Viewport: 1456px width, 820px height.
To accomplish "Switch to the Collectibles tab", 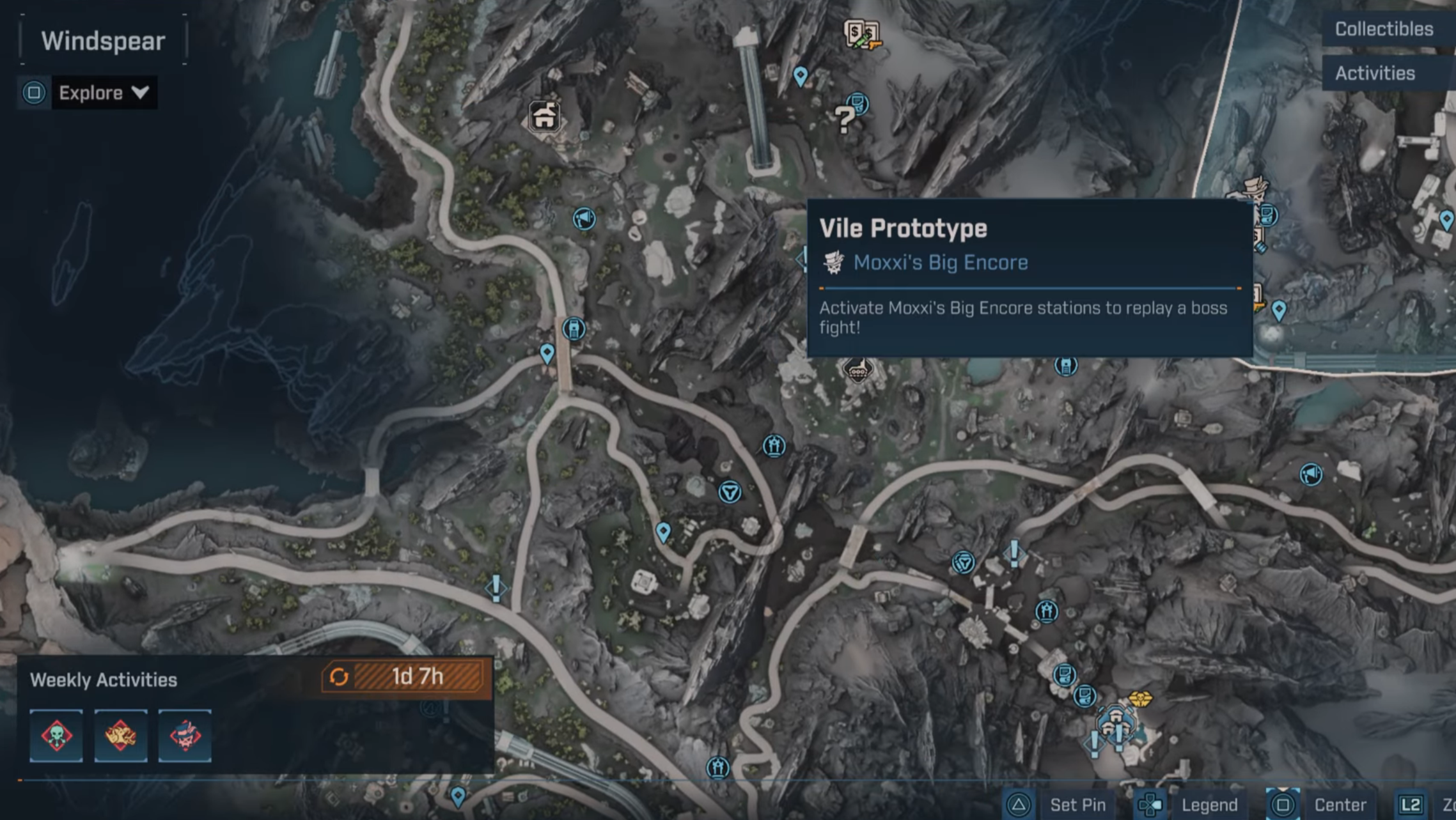I will click(1383, 29).
